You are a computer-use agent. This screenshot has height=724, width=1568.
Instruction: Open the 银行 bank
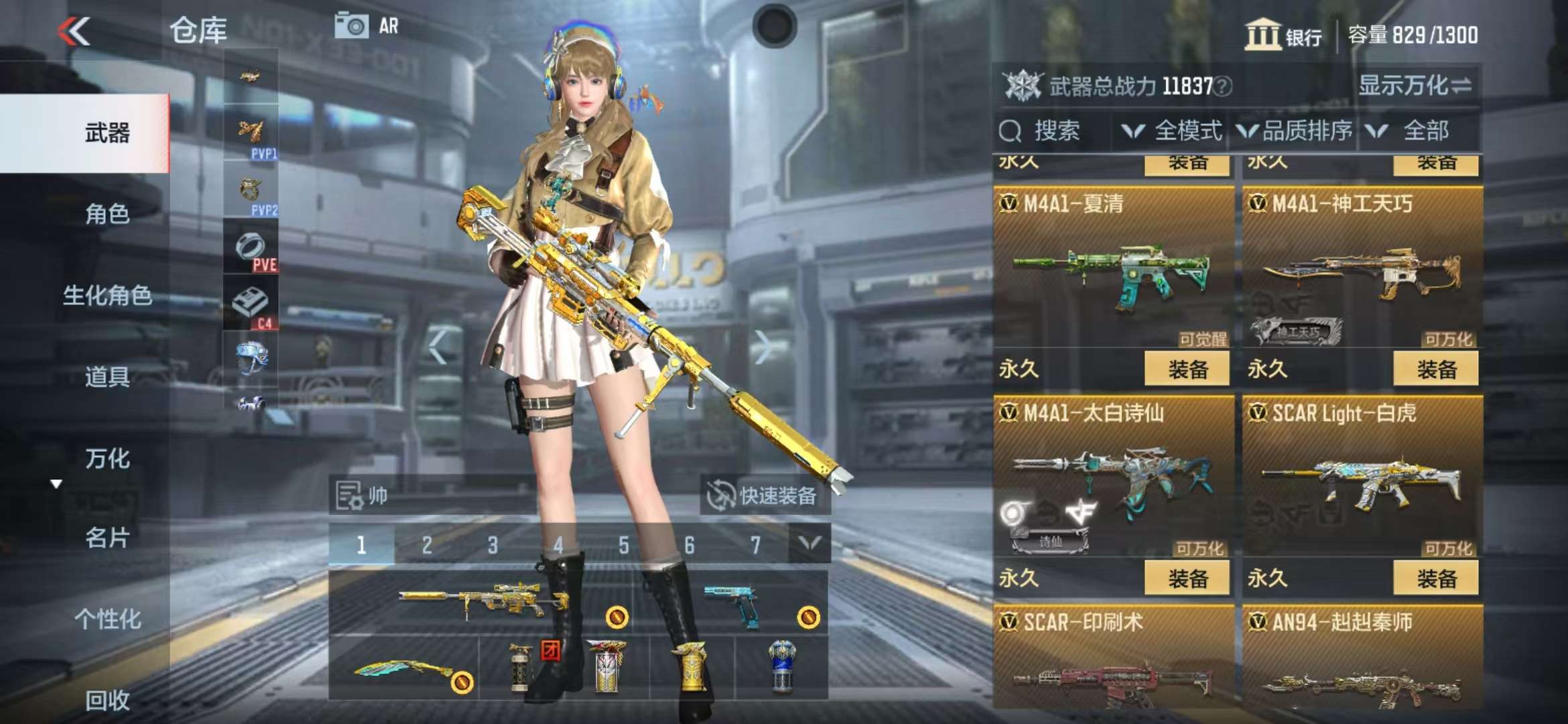point(1283,35)
